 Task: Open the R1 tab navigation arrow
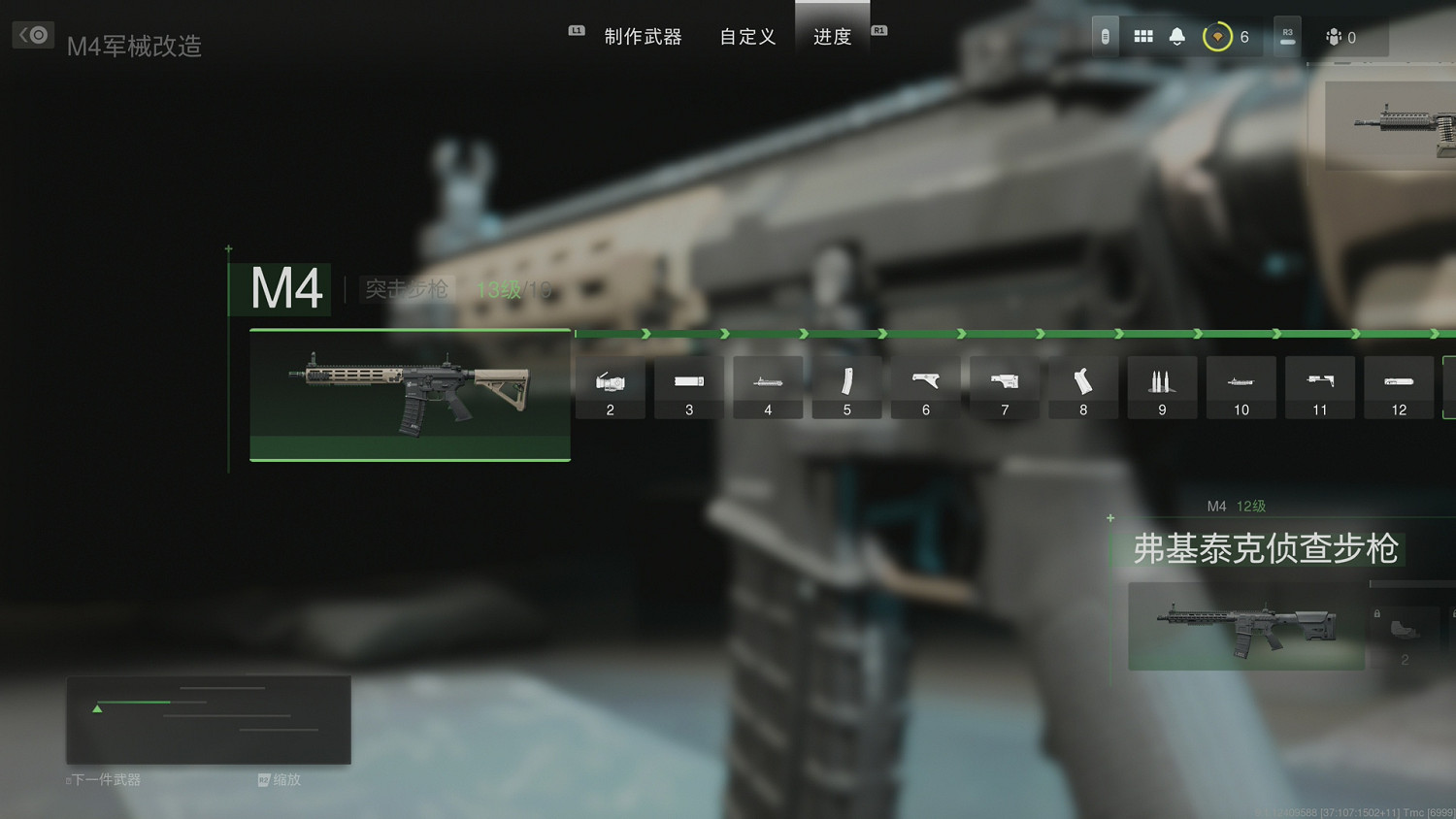click(878, 30)
